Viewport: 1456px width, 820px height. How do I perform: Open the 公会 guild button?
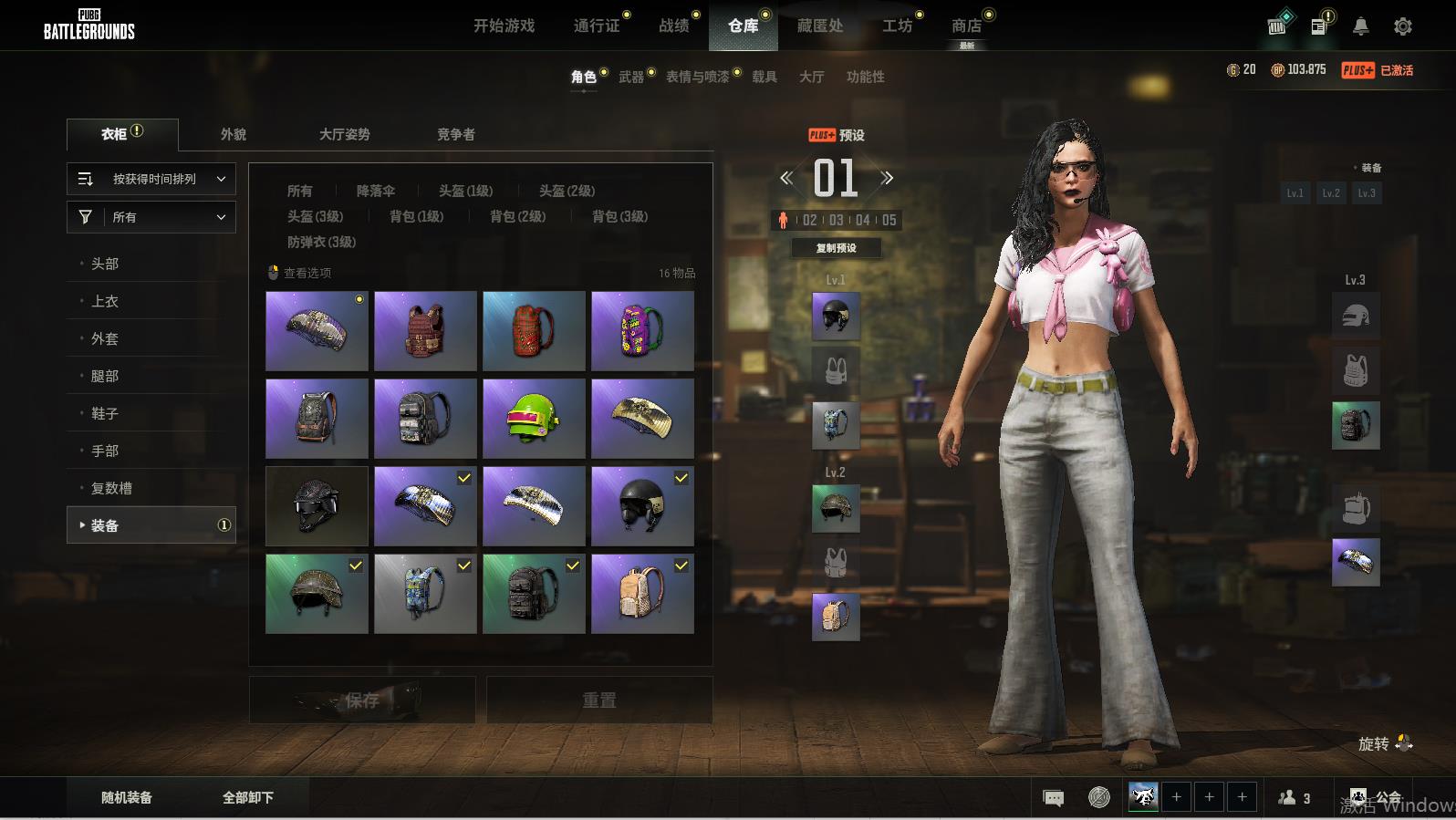click(x=1376, y=797)
